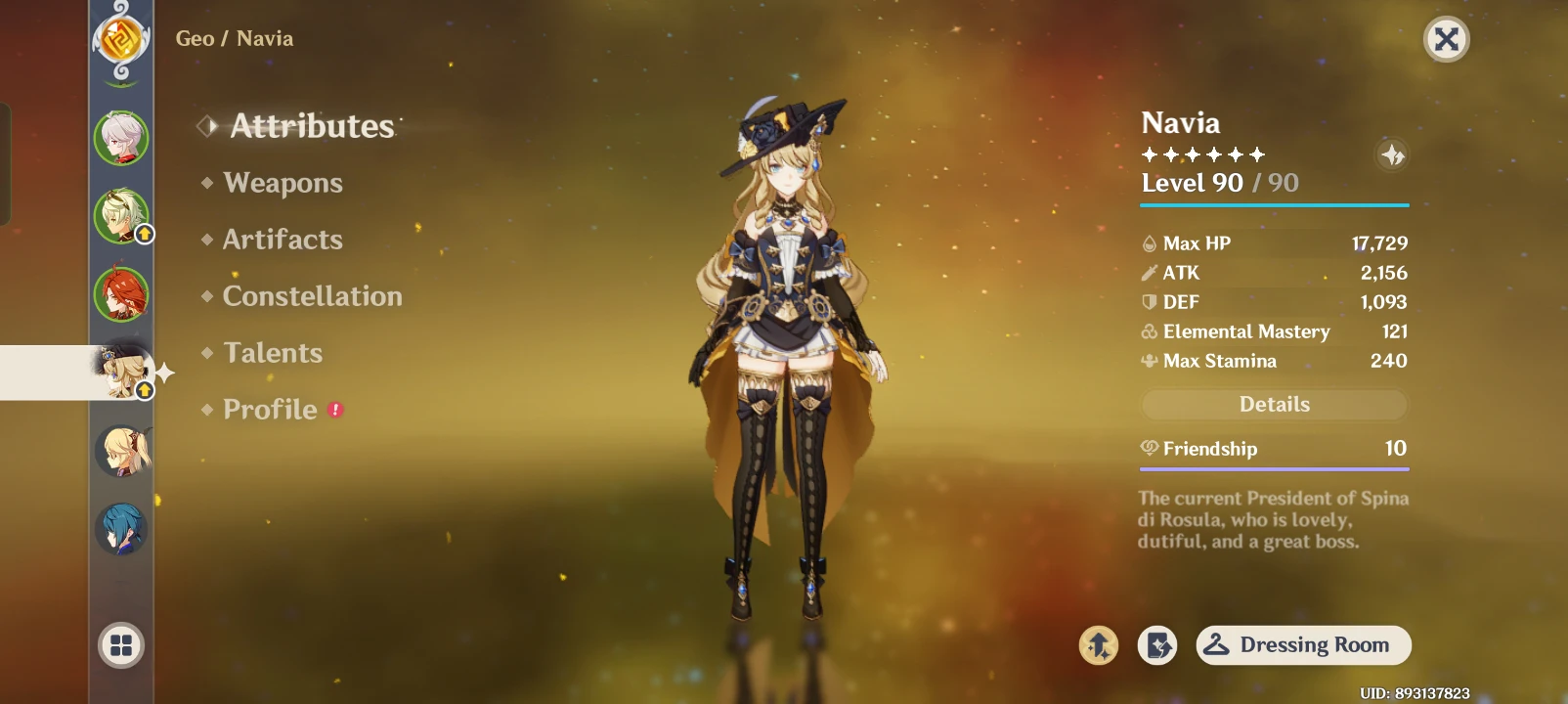Select the blue-haired character portrait in sidebar
The image size is (1568, 704).
point(119,527)
